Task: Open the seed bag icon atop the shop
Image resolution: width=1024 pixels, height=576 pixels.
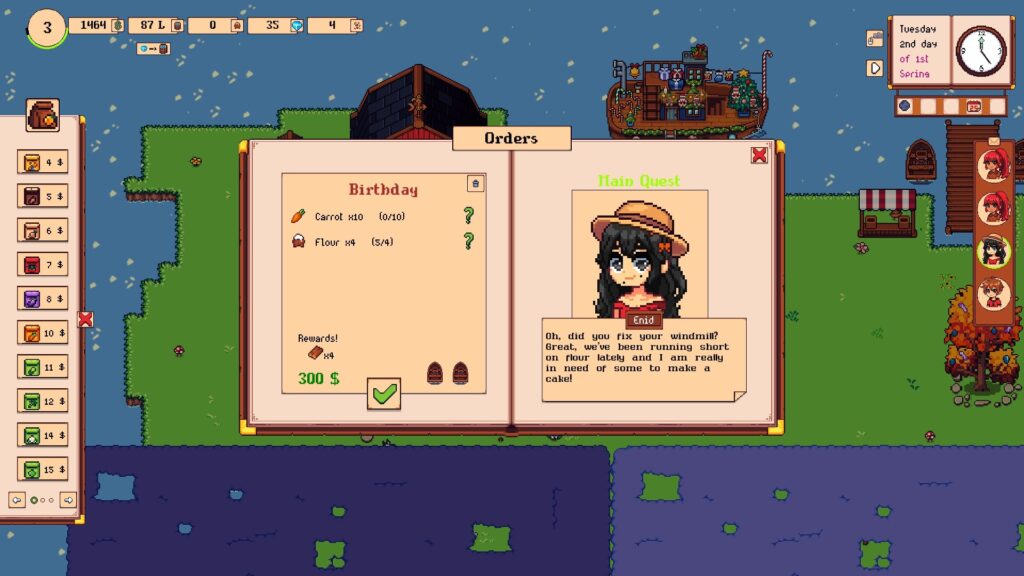Action: (43, 116)
